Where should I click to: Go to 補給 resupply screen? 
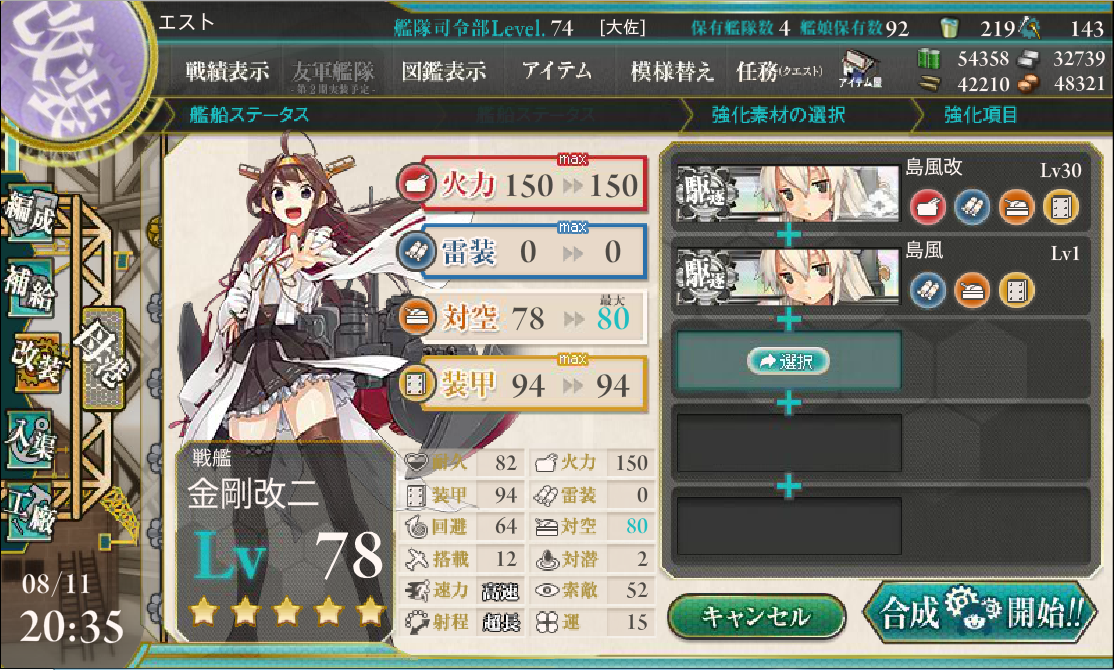point(32,285)
